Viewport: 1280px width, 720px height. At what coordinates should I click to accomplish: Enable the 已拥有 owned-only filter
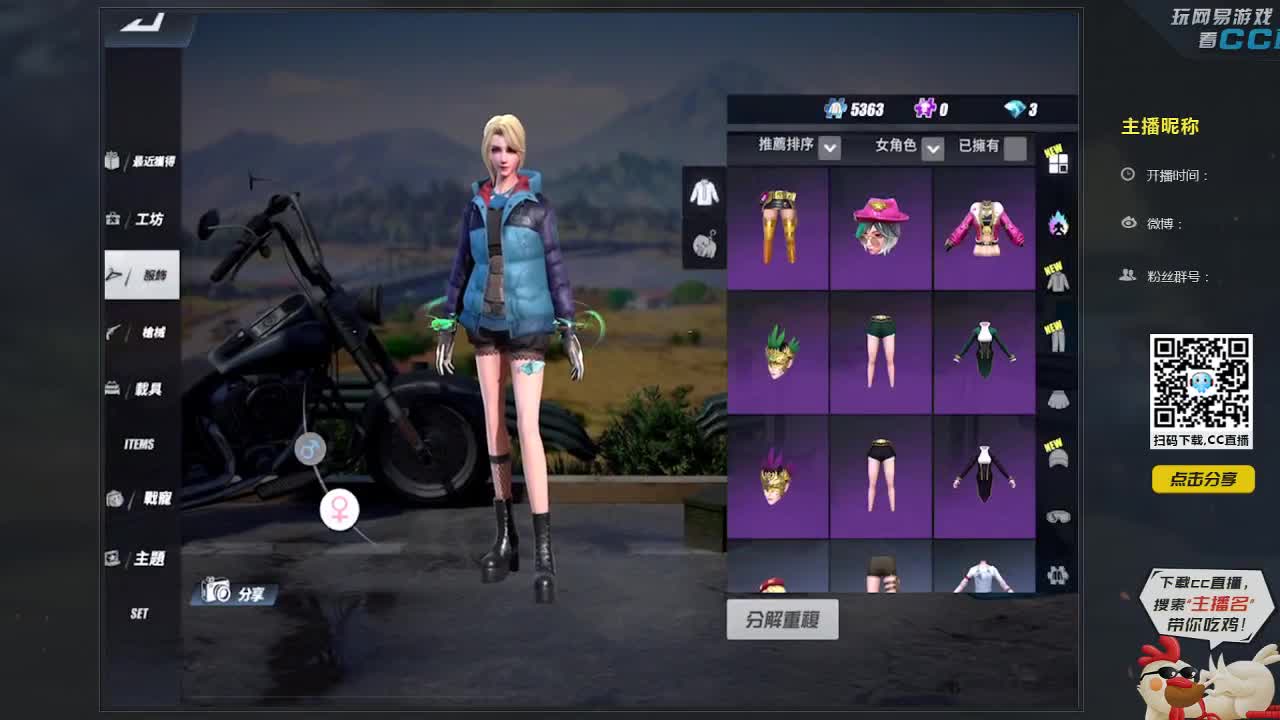pyautogui.click(x=1013, y=146)
